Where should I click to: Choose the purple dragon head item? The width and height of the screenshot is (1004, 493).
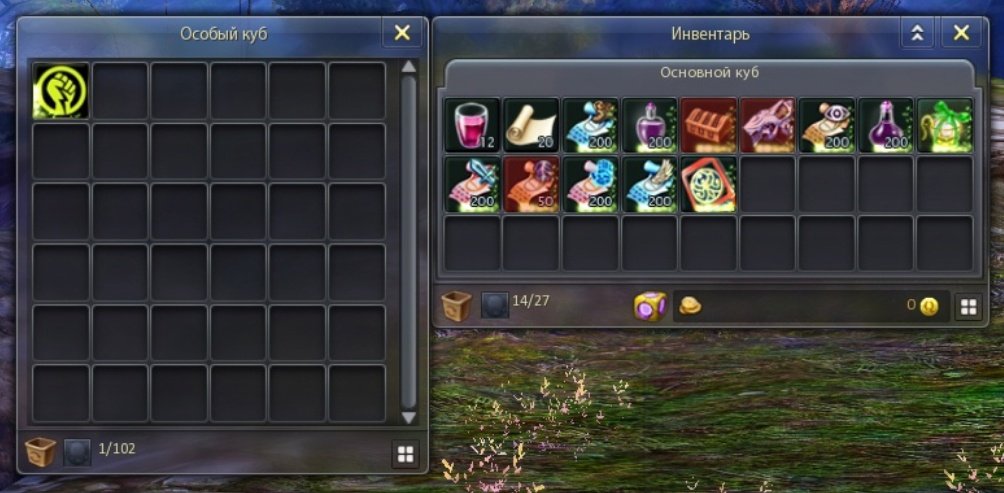[x=768, y=125]
